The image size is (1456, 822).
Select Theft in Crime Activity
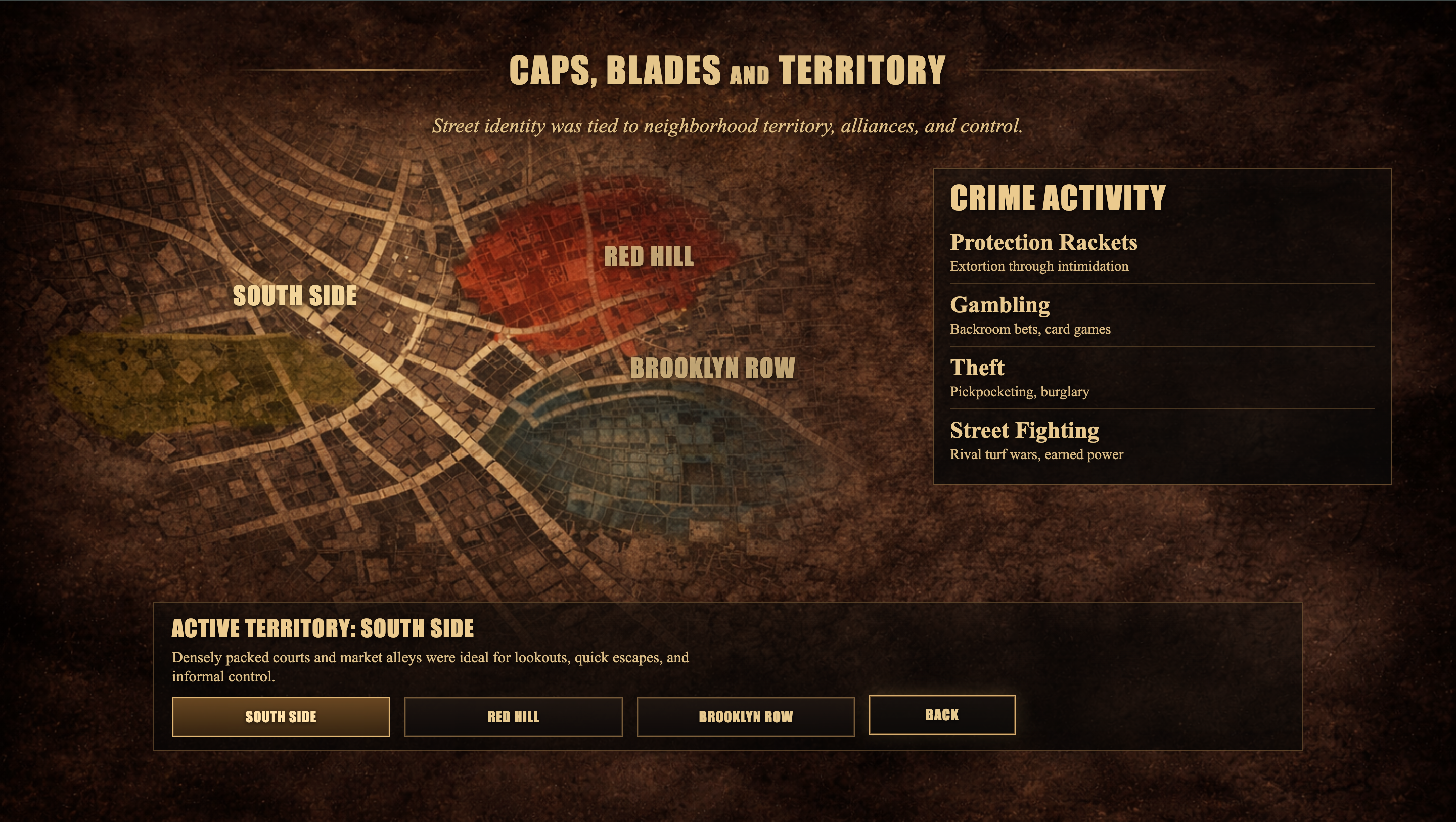[x=977, y=368]
